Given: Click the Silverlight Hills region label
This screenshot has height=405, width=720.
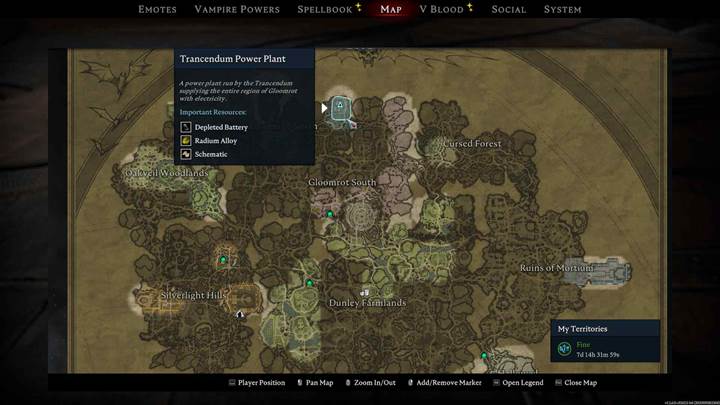Looking at the screenshot, I should coord(195,295).
